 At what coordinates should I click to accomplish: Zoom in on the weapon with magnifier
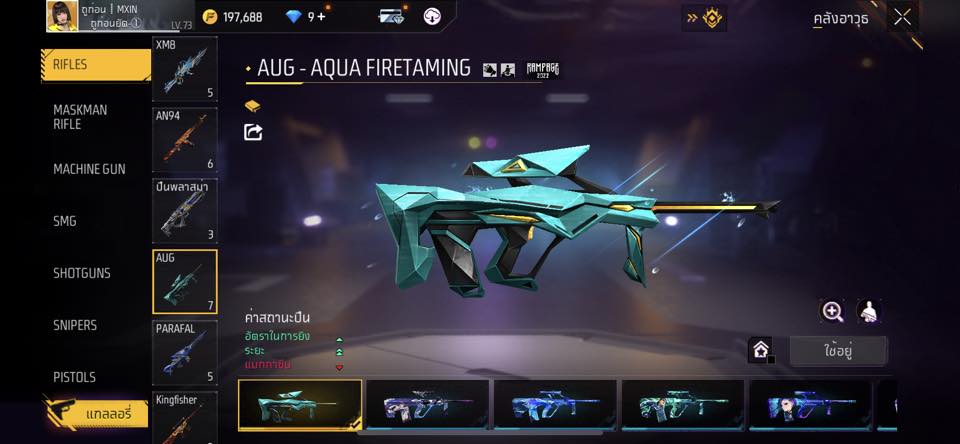[832, 311]
